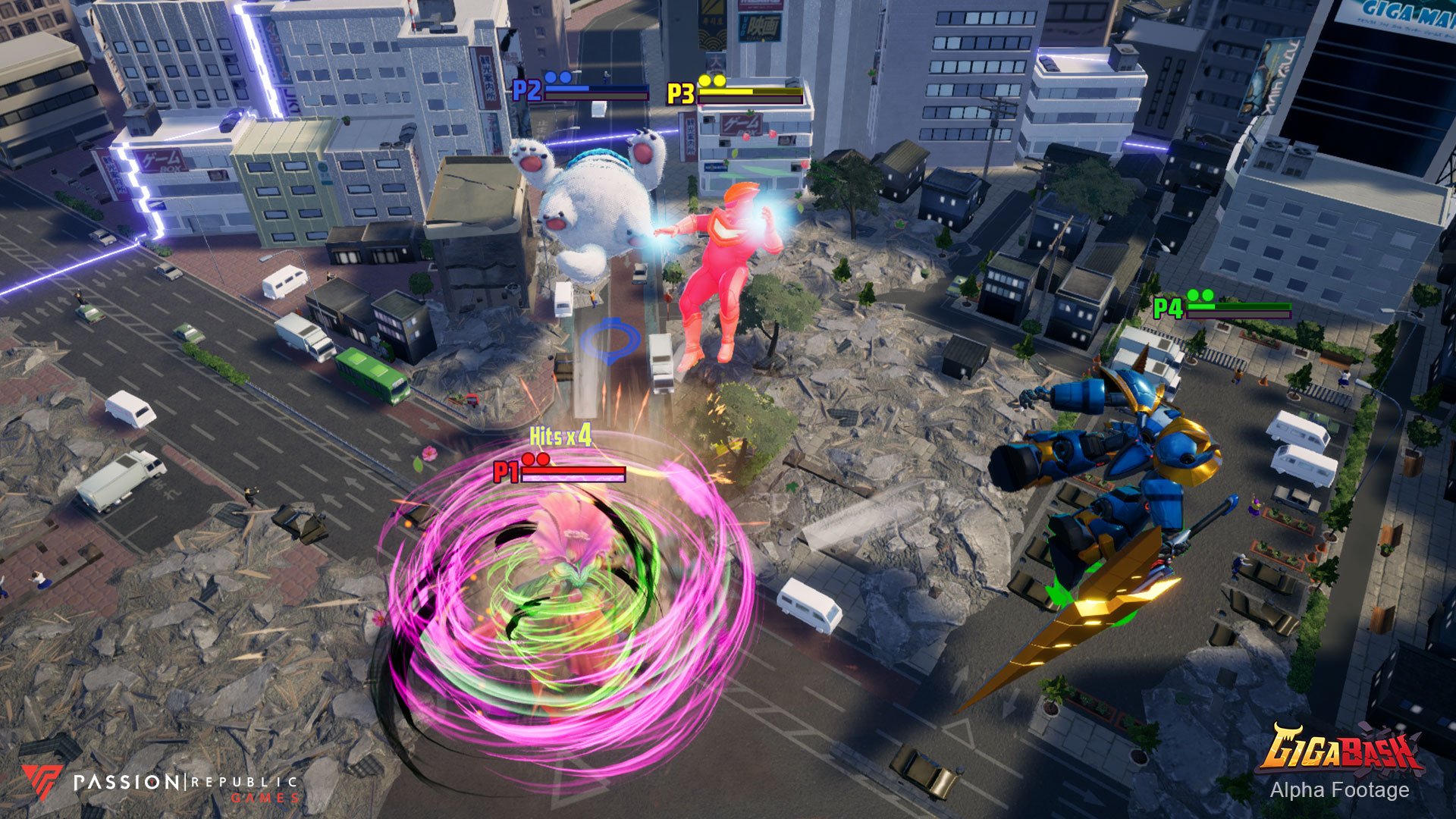Click the P2 player label icon
The width and height of the screenshot is (1456, 819).
click(526, 89)
